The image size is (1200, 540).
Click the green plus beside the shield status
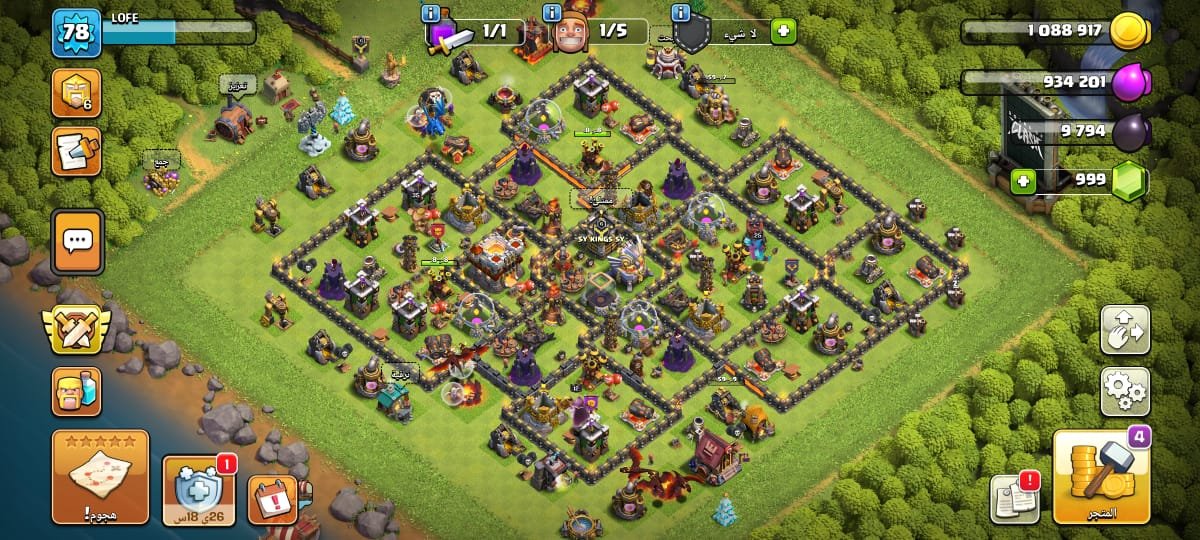[783, 31]
